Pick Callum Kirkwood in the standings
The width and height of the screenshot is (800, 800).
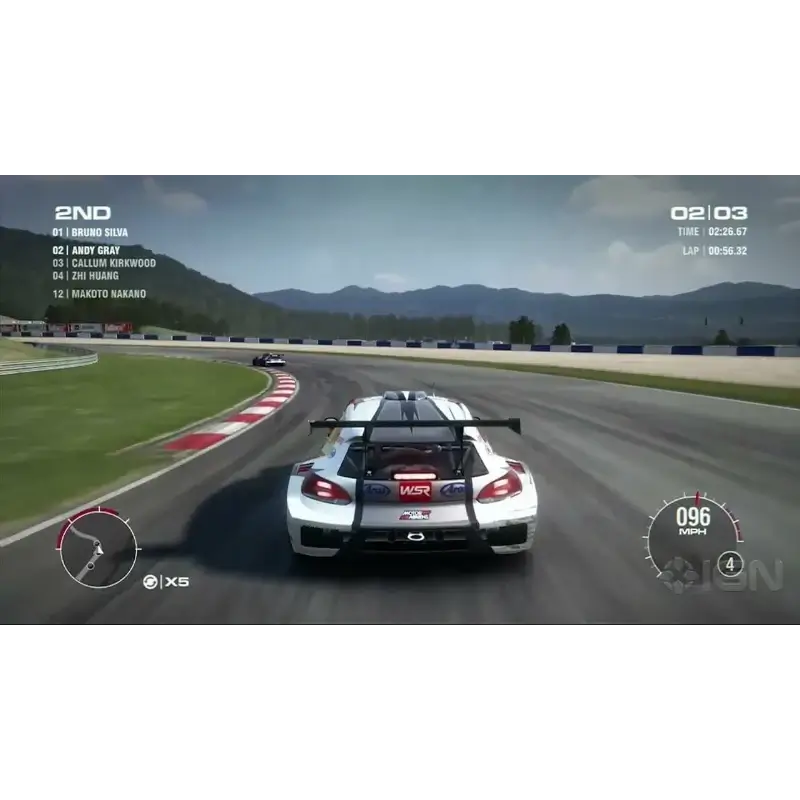click(x=104, y=263)
